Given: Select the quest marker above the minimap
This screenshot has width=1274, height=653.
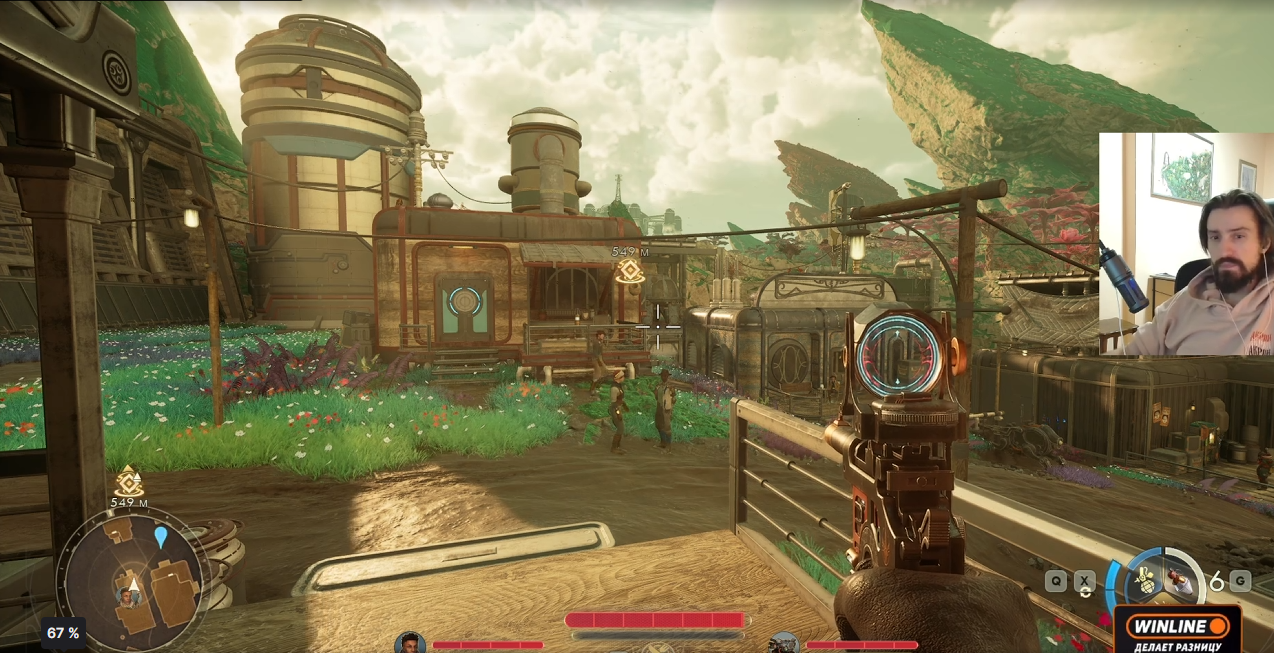Looking at the screenshot, I should point(128,482).
